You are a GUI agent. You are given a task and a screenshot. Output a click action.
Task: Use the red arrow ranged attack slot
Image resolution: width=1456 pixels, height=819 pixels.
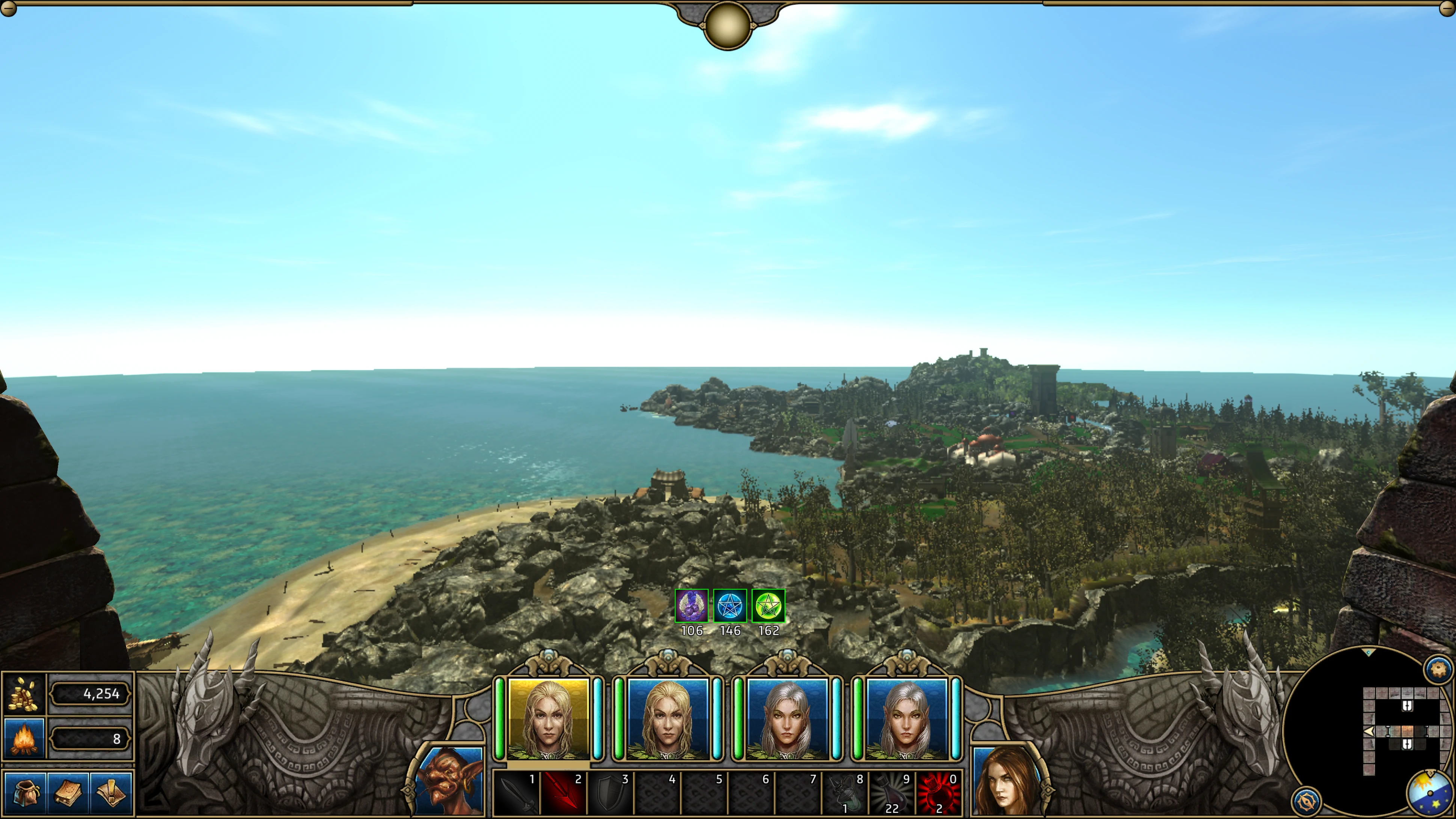(563, 793)
